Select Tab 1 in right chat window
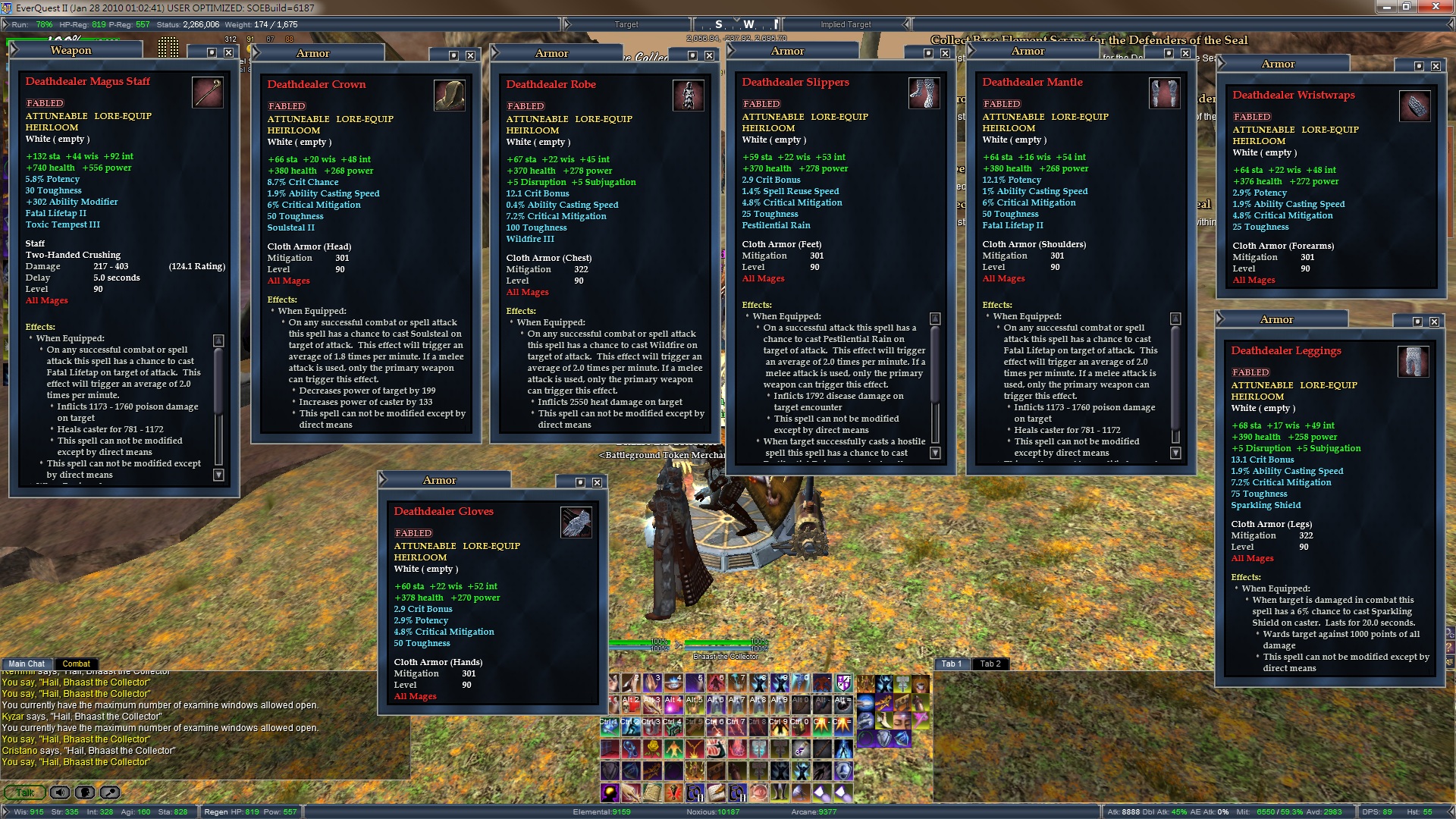Image resolution: width=1456 pixels, height=819 pixels. click(x=951, y=664)
